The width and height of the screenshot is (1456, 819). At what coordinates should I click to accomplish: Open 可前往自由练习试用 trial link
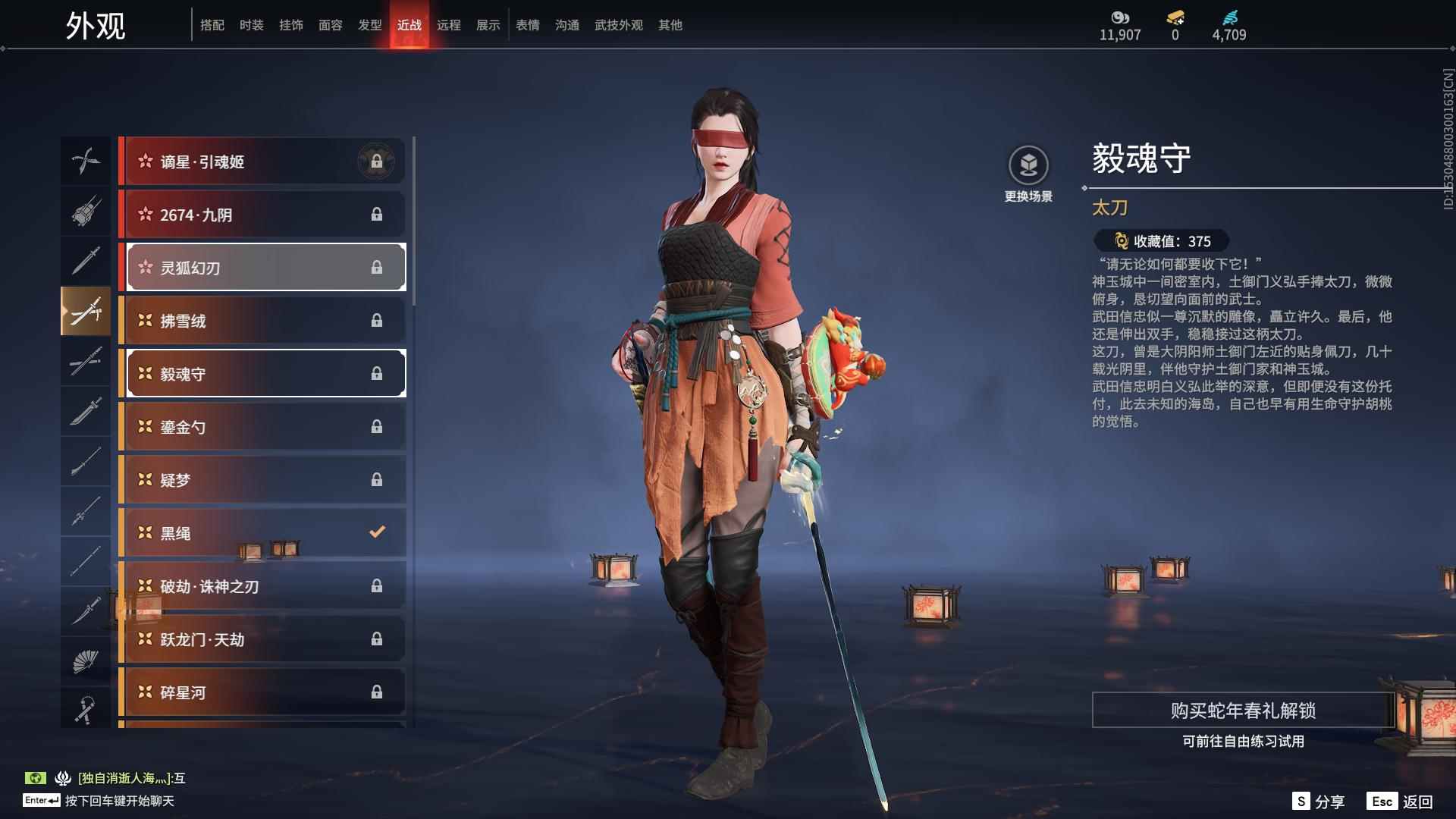click(x=1241, y=742)
